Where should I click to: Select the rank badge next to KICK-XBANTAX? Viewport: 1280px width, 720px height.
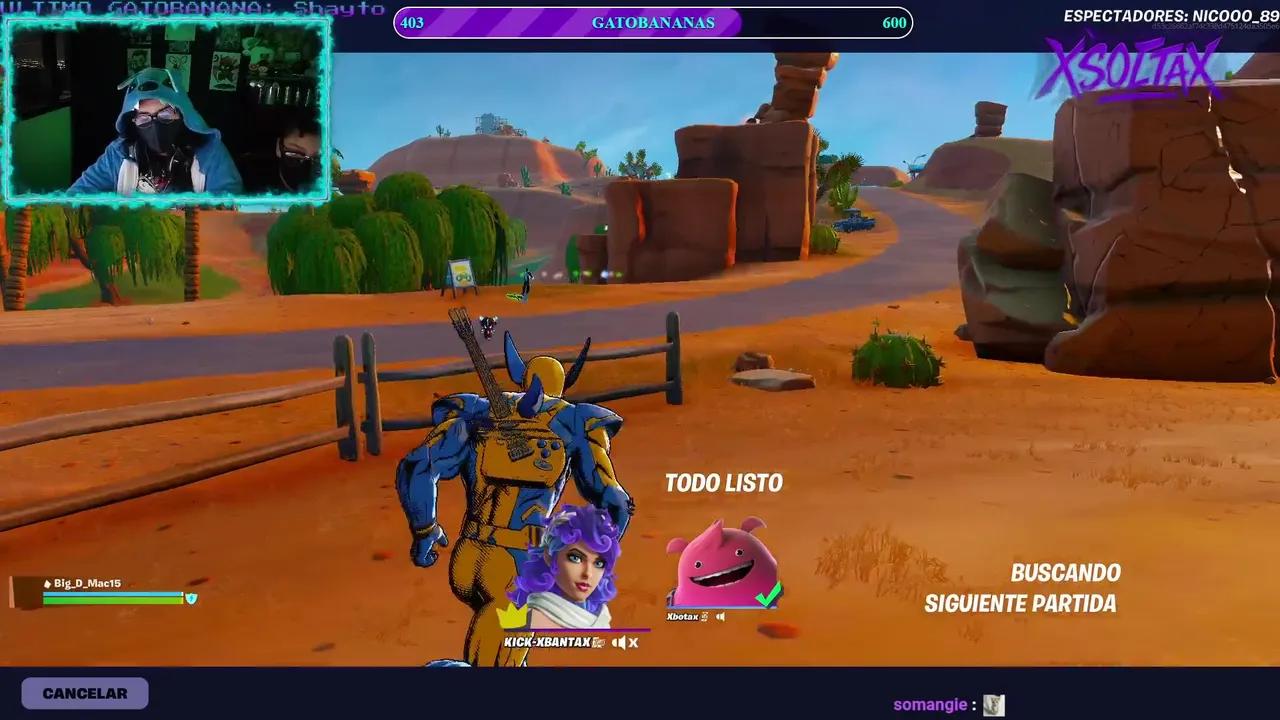(598, 642)
